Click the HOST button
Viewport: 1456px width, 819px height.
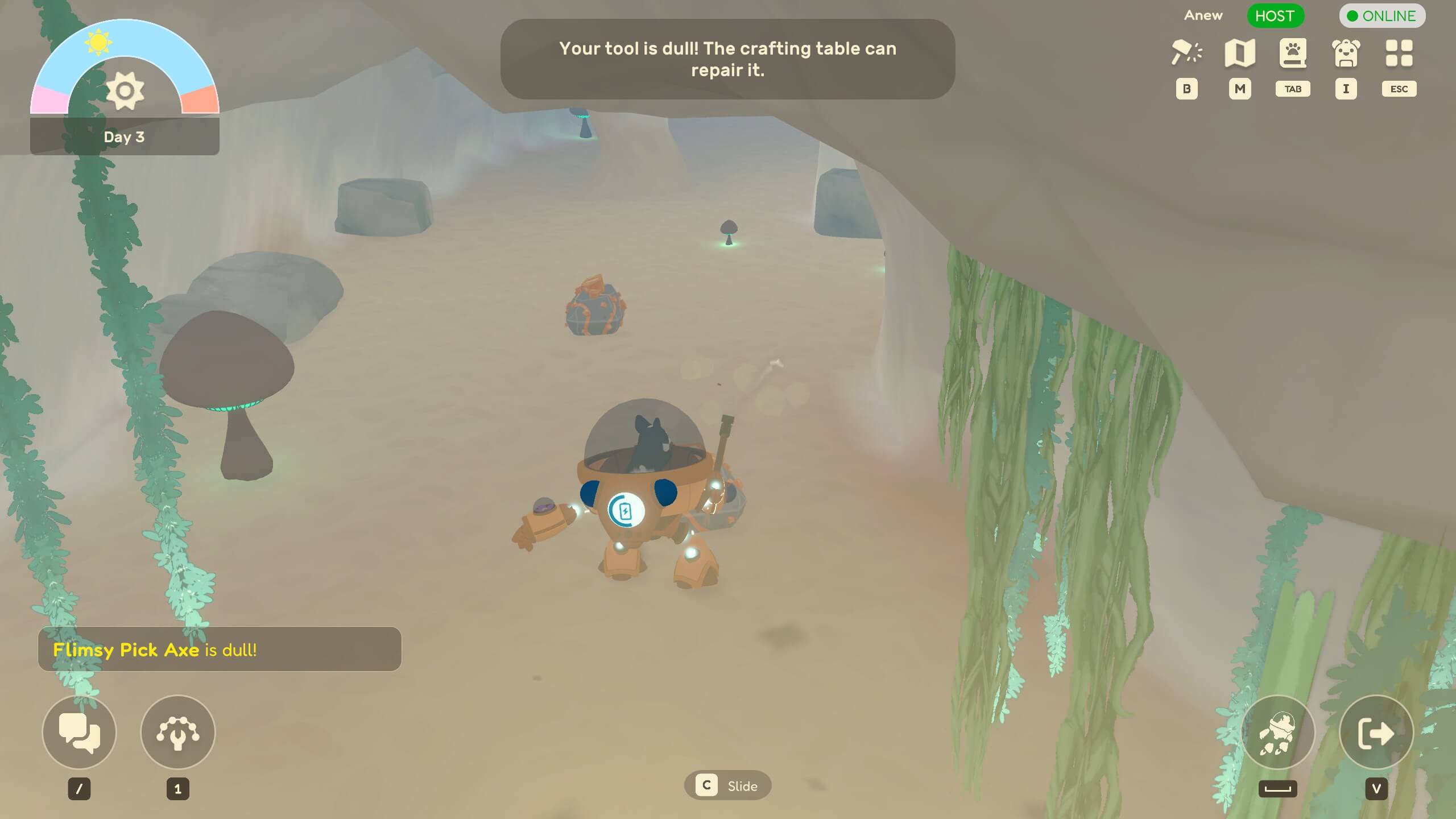tap(1275, 16)
